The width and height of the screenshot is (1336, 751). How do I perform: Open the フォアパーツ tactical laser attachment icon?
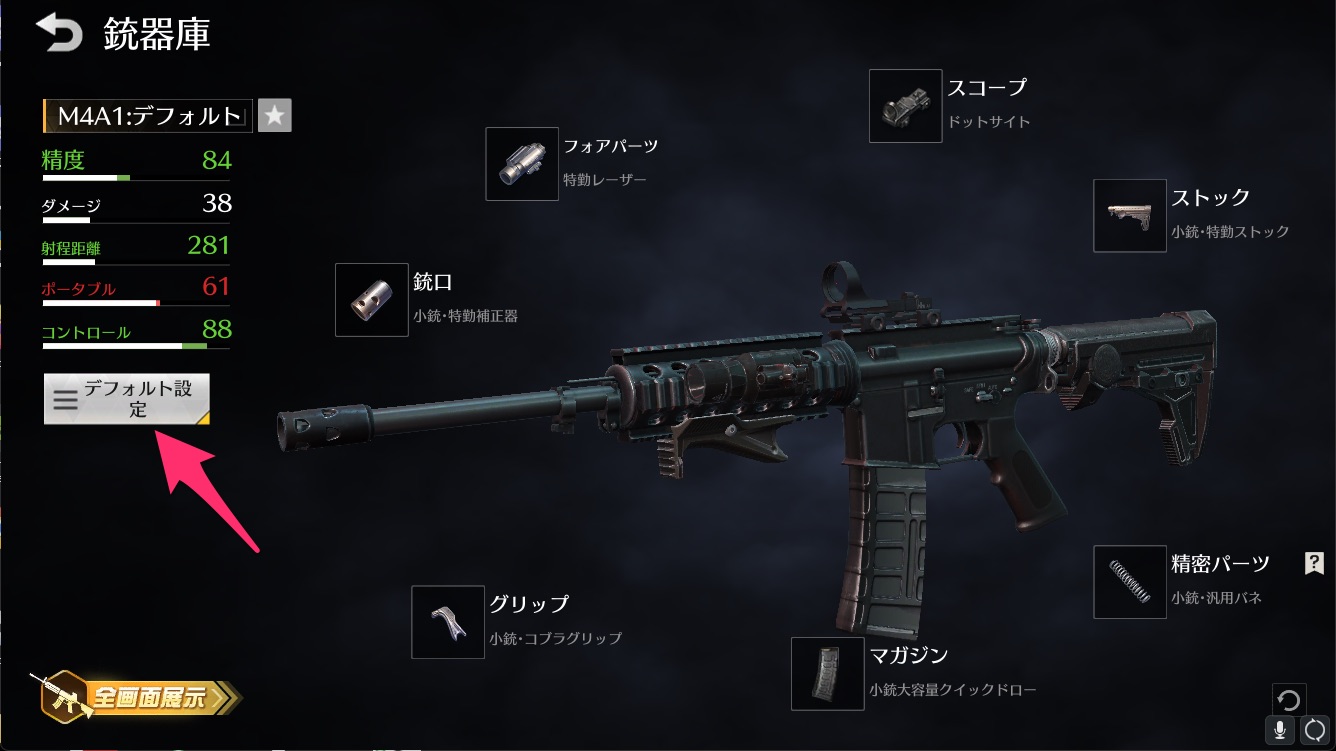click(521, 163)
